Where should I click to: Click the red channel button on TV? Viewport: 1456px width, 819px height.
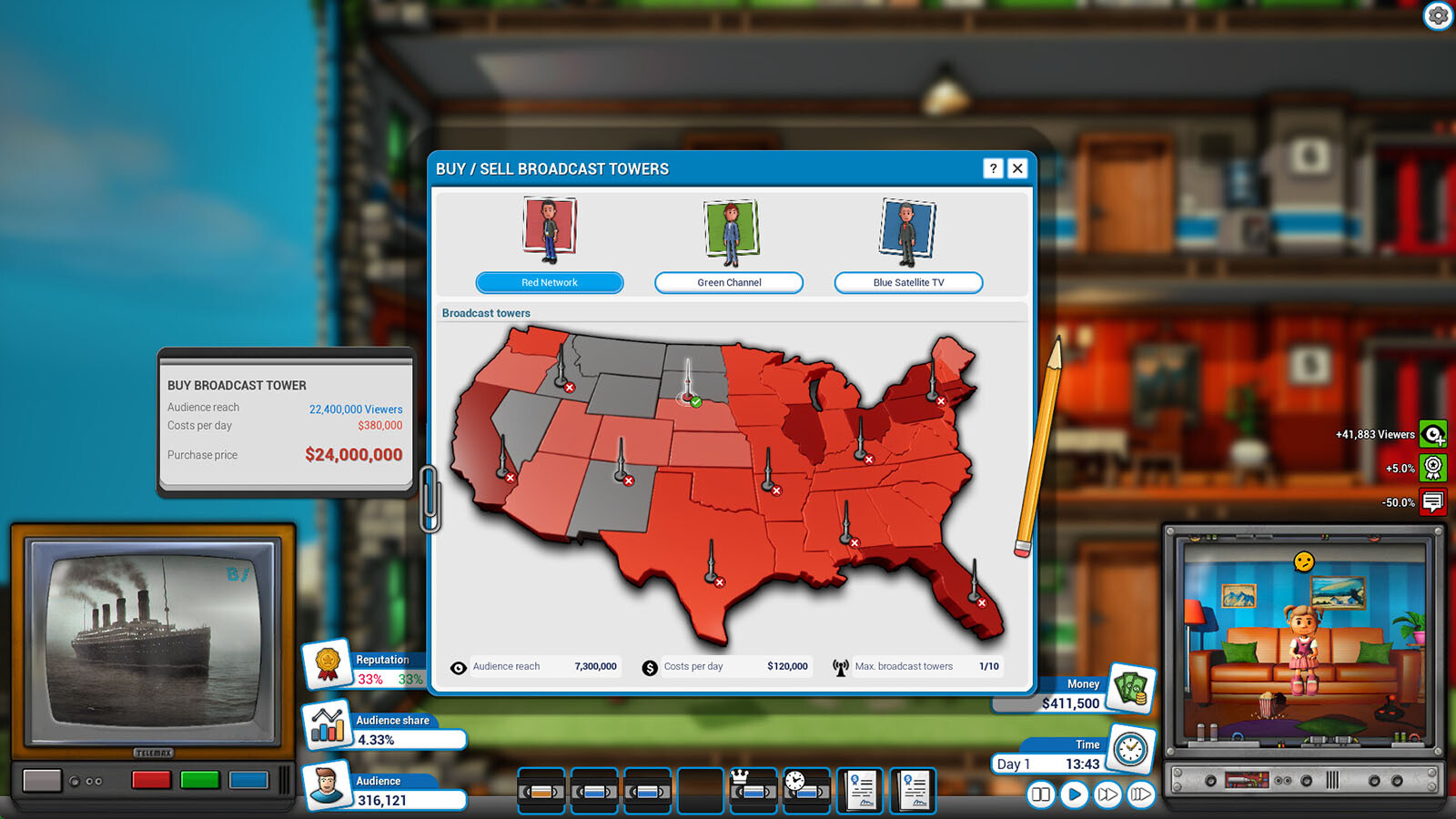coord(151,780)
